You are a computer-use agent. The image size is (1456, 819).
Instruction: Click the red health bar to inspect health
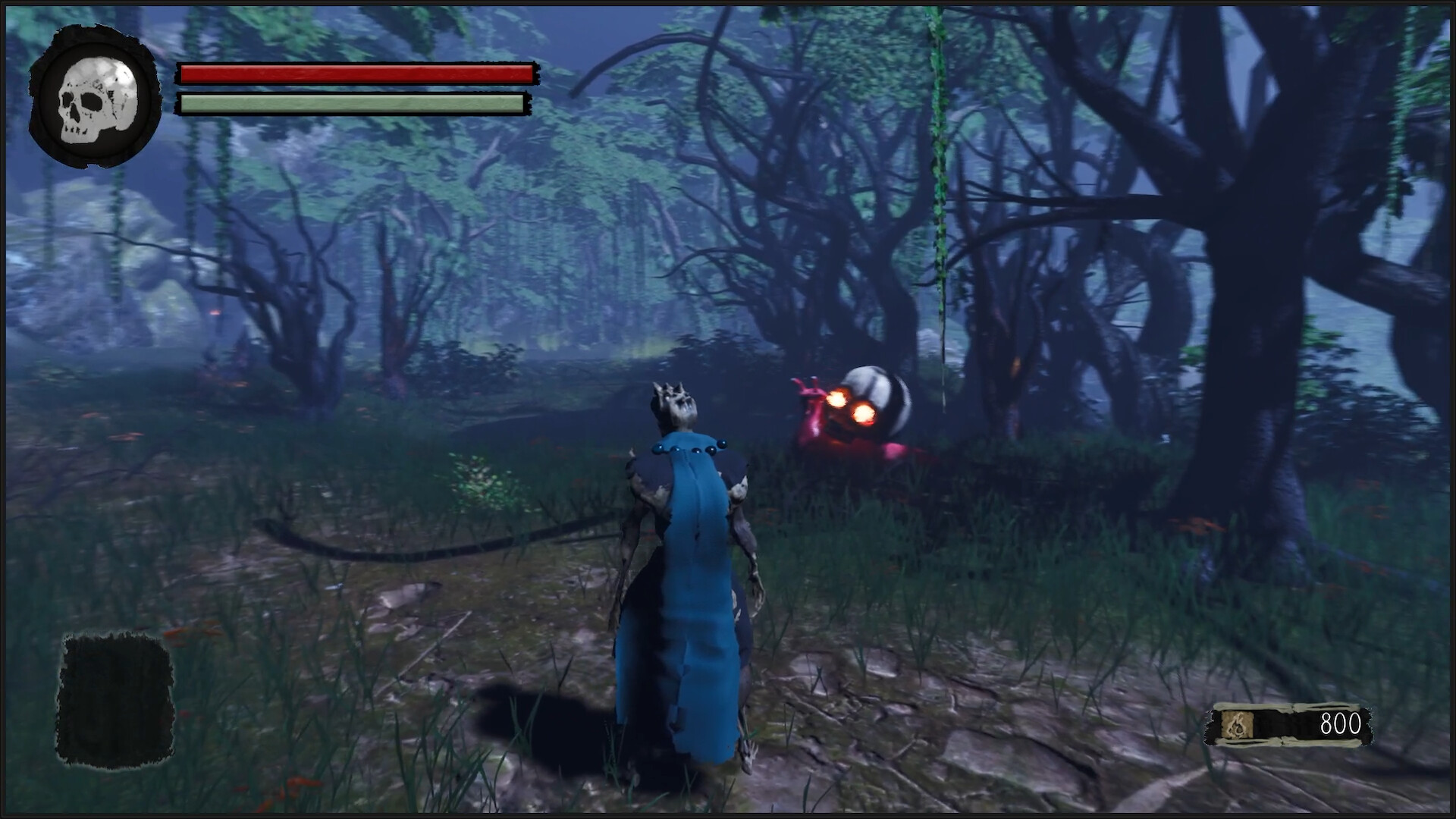click(x=356, y=74)
